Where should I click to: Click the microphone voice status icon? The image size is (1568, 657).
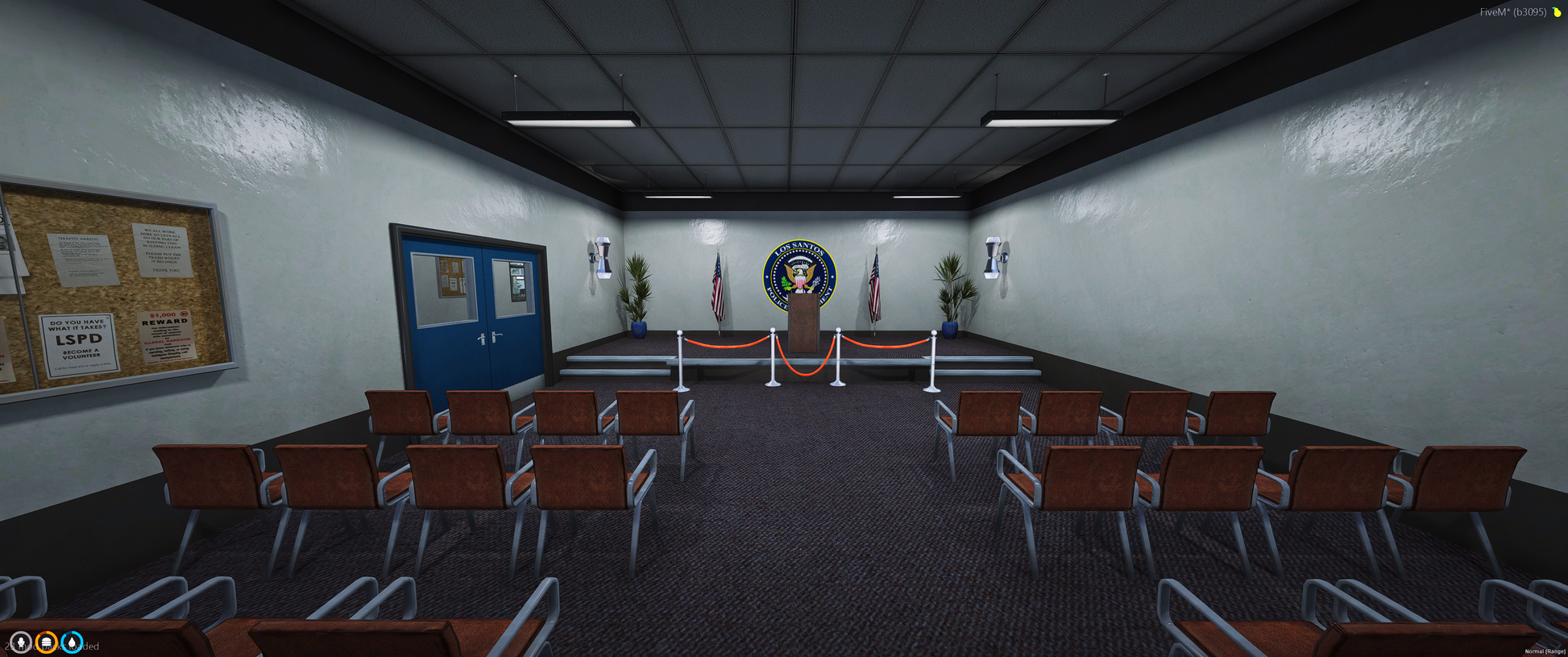(x=21, y=642)
